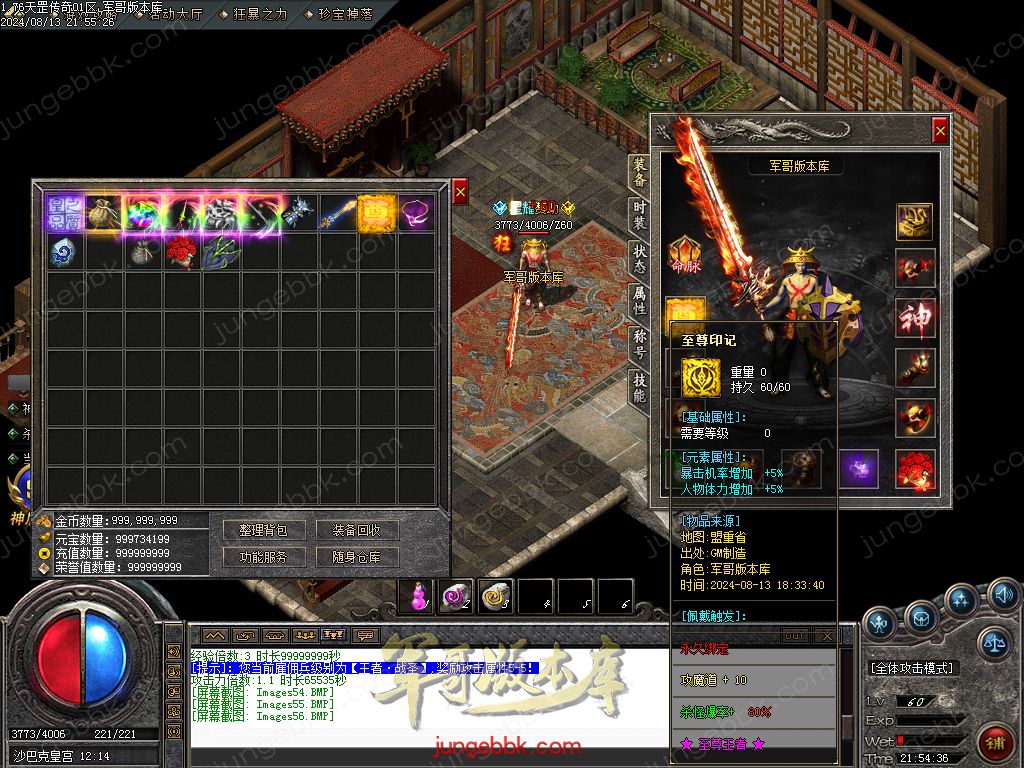Open the 状态 status tab
This screenshot has width=1024, height=768.
tap(639, 258)
